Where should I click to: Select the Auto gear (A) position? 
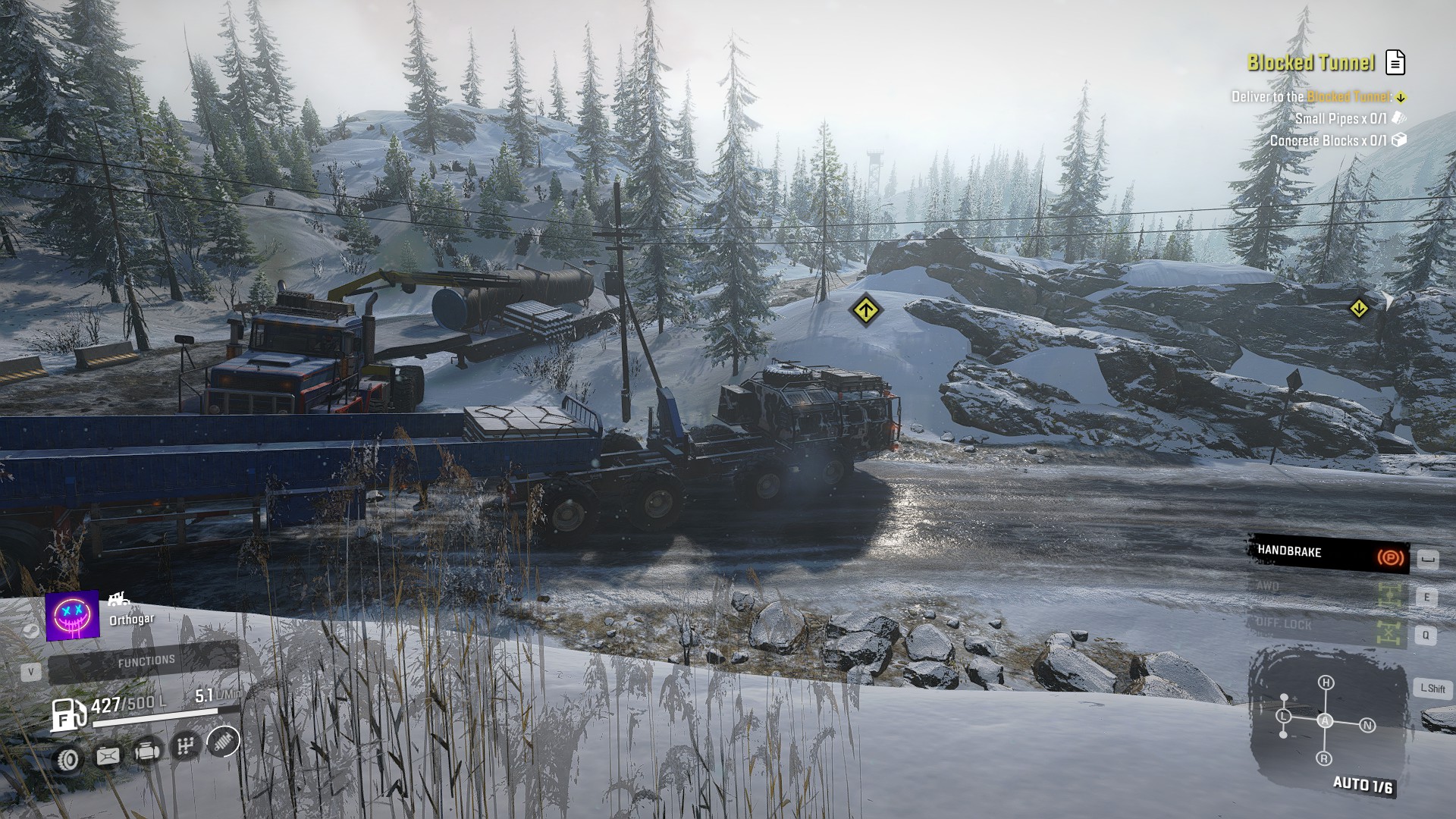[x=1325, y=721]
